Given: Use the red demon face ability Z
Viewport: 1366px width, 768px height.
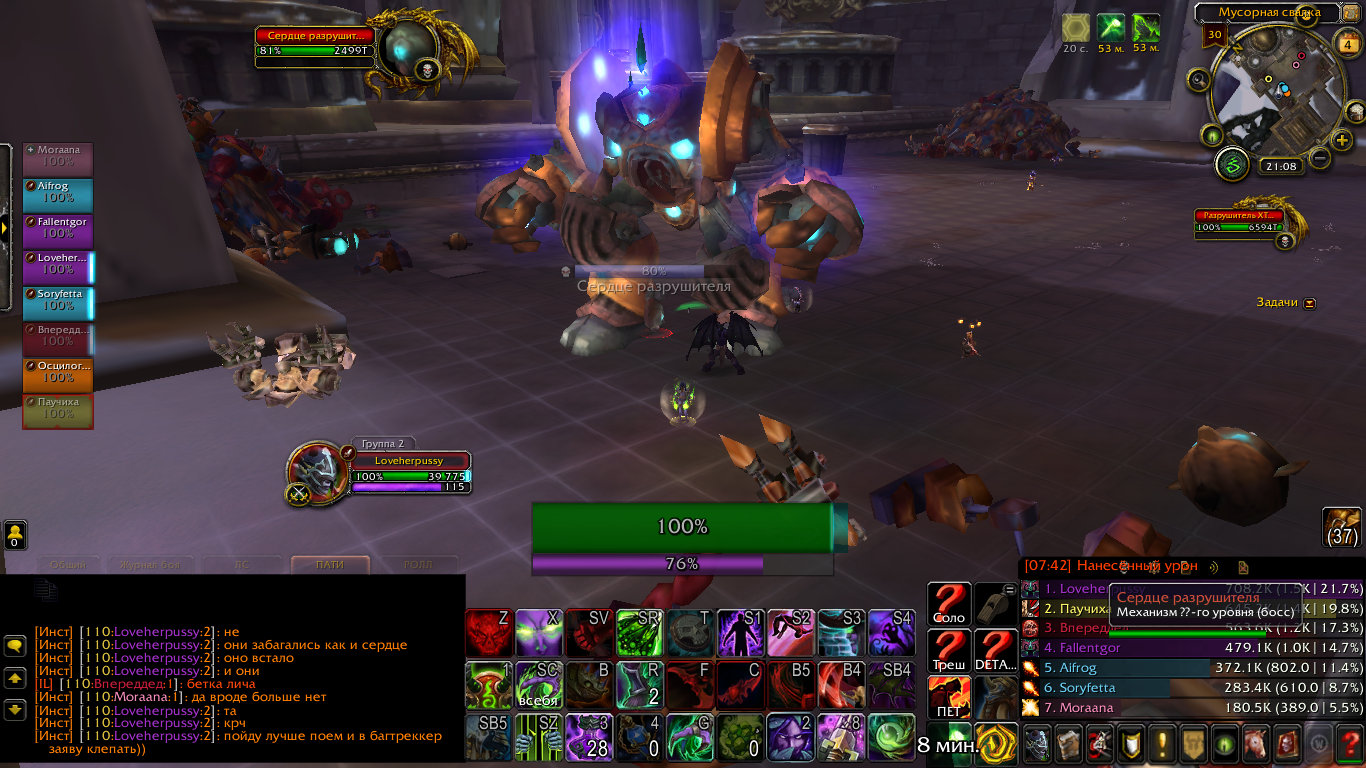Looking at the screenshot, I should click(489, 633).
